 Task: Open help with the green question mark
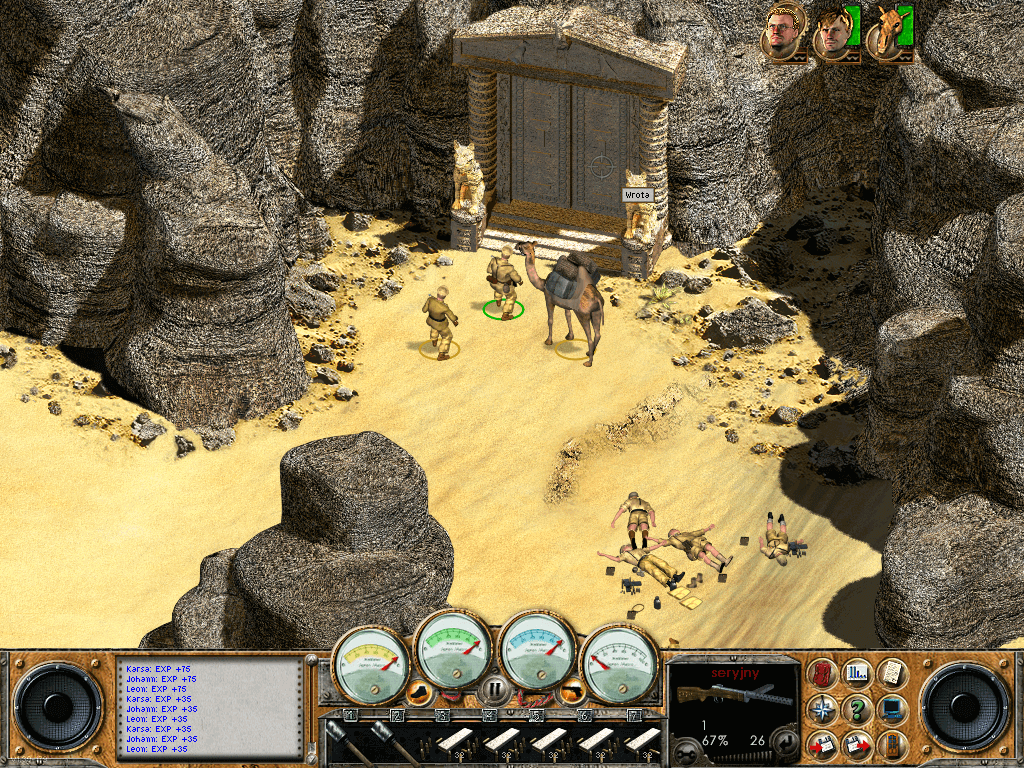(x=857, y=709)
